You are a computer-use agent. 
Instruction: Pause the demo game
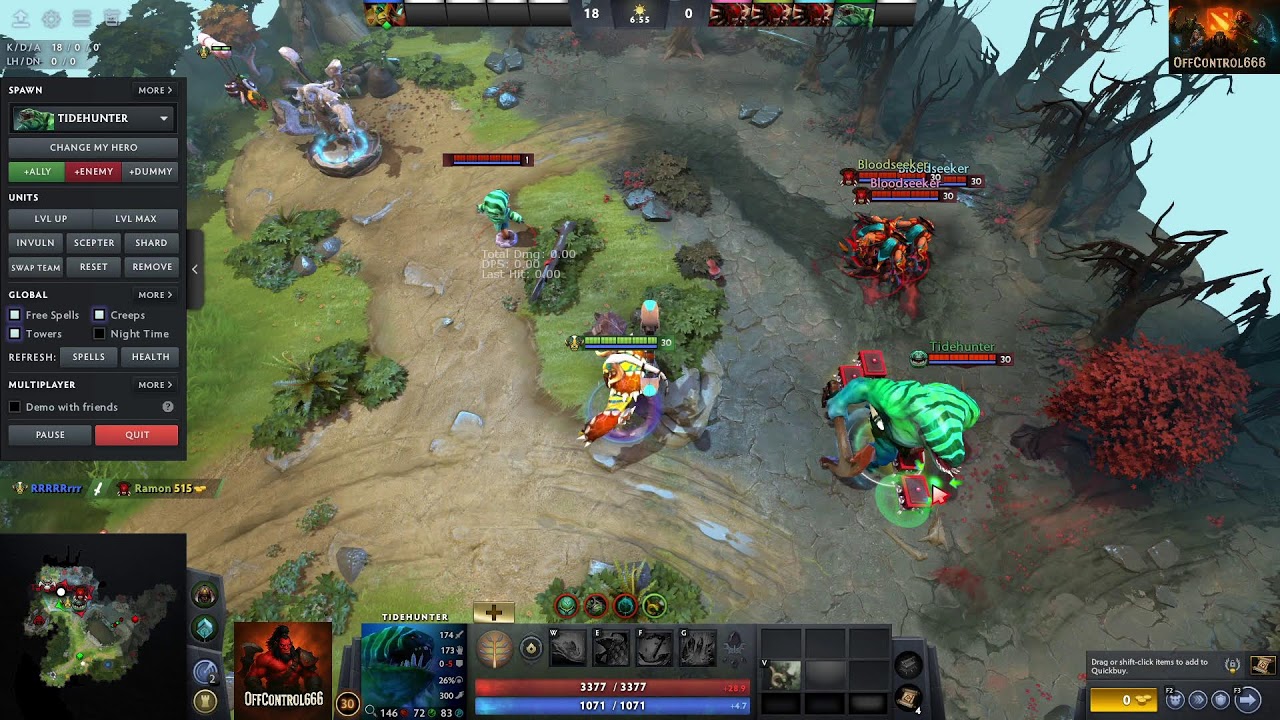[x=50, y=435]
